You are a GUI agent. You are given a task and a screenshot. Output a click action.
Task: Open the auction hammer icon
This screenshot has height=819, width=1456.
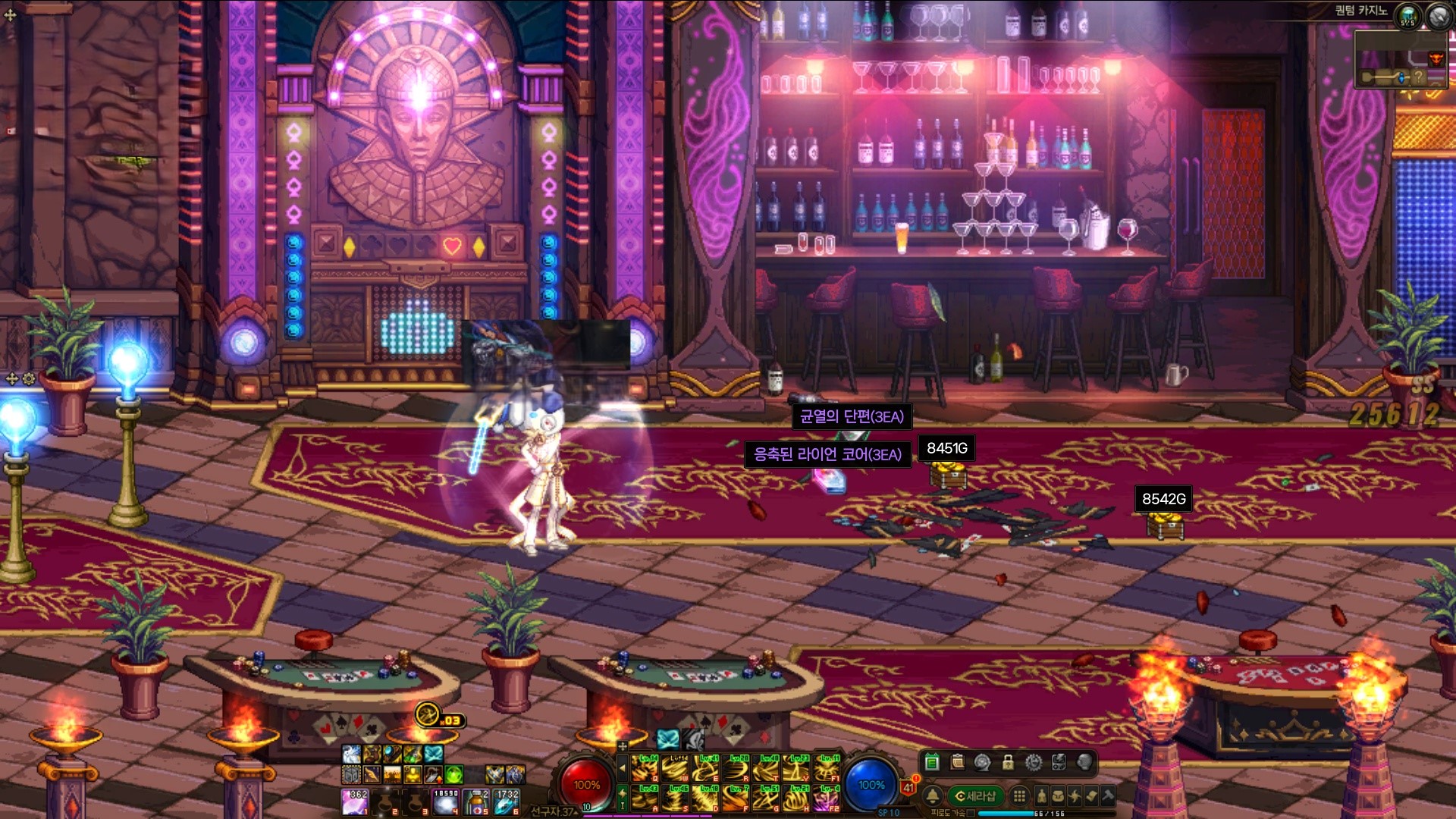pyautogui.click(x=1108, y=795)
